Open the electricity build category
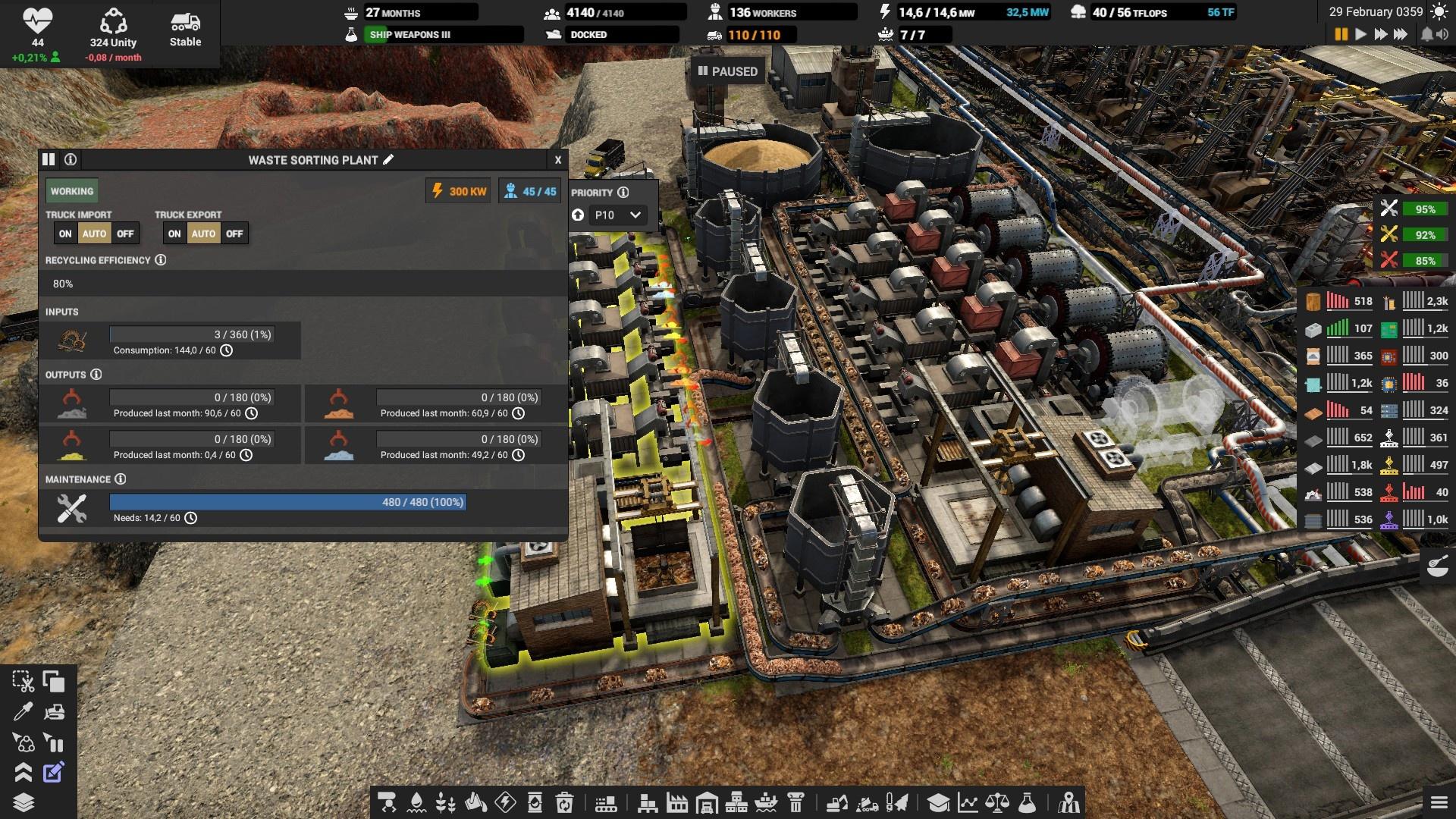Screen dimensions: 1456x819 (505, 802)
